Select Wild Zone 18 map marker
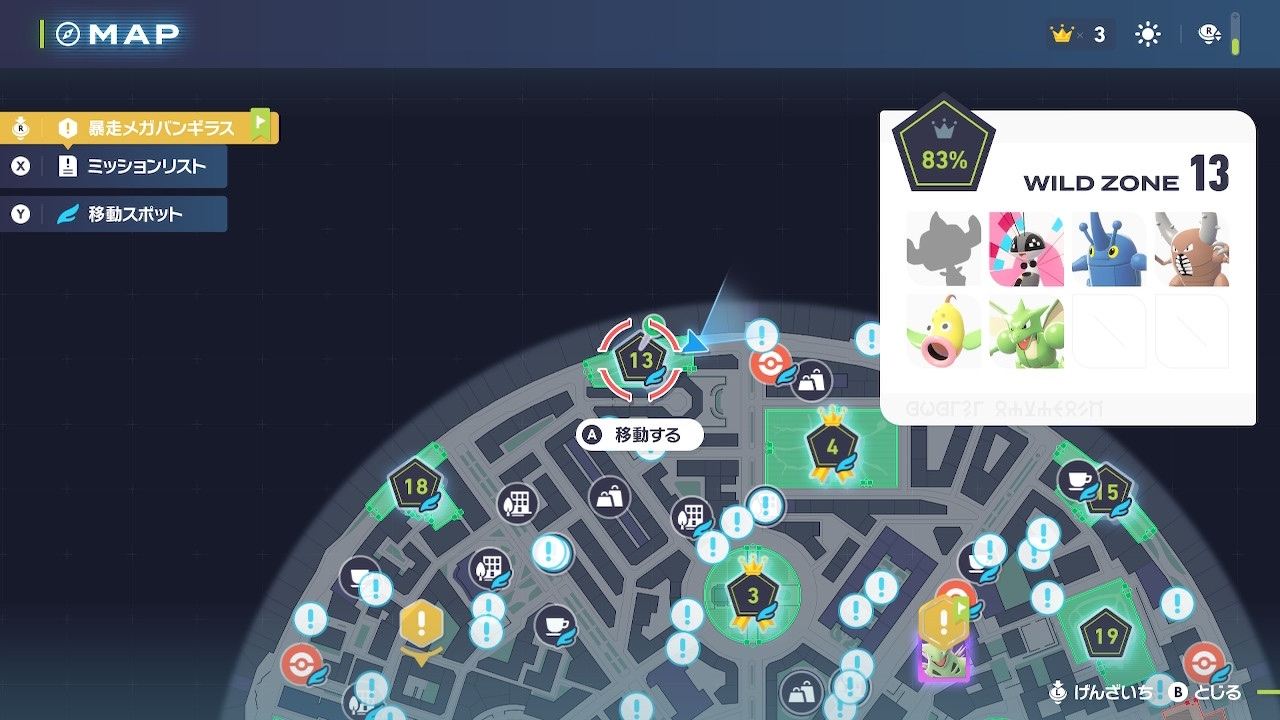The image size is (1280, 720). [415, 488]
